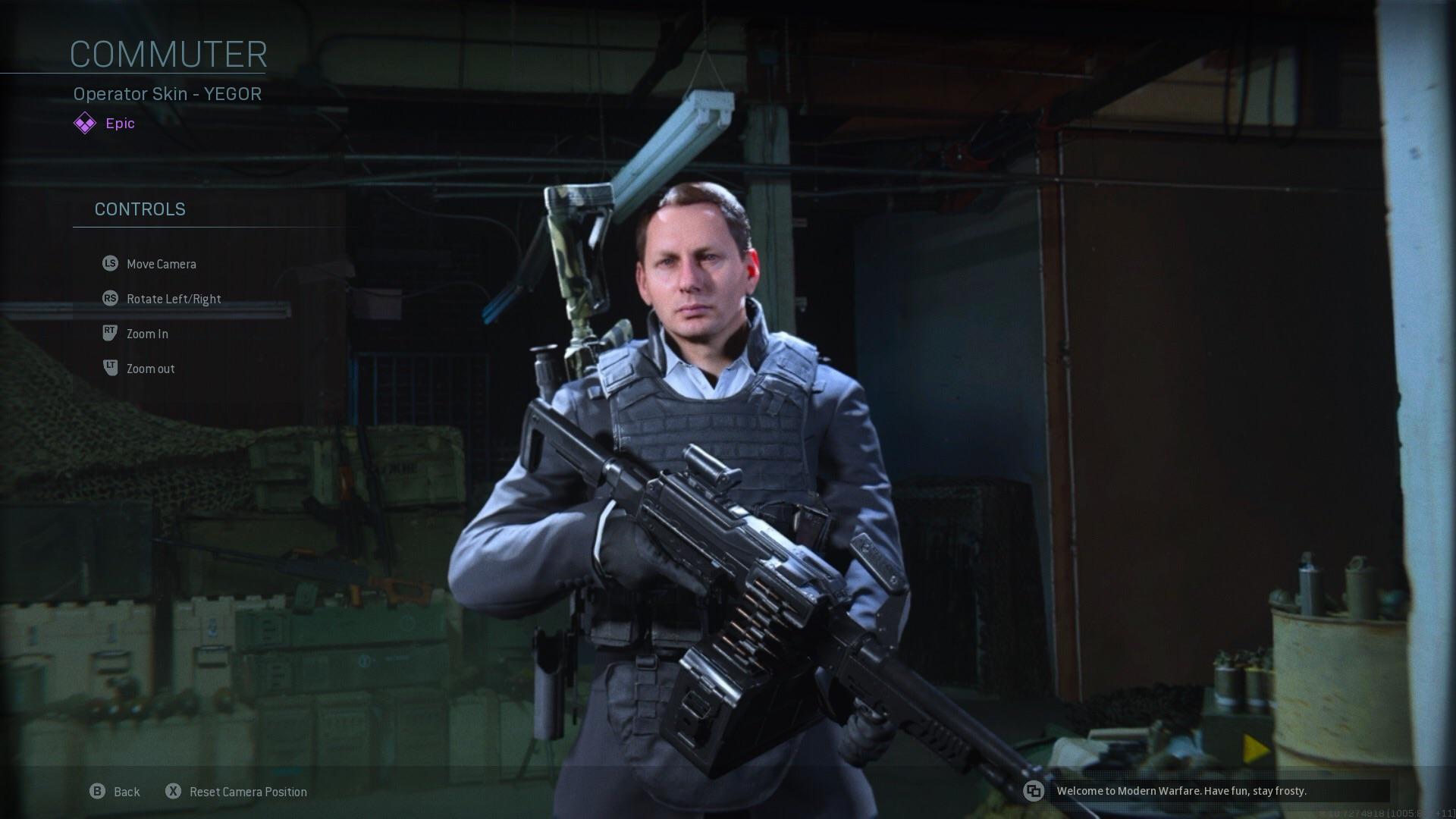
Task: Click the RT Zoom In trigger icon
Action: point(109,333)
